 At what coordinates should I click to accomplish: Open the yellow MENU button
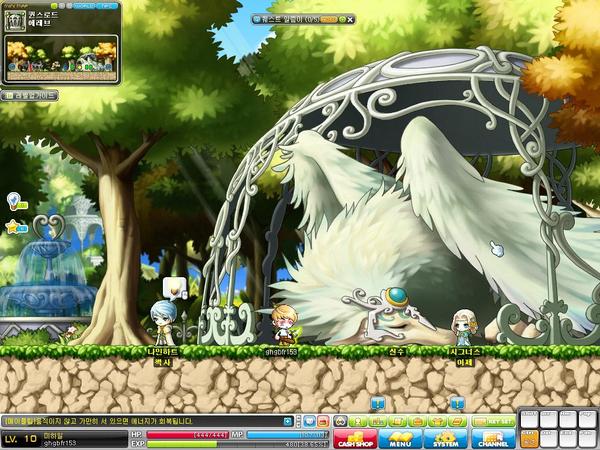399,438
